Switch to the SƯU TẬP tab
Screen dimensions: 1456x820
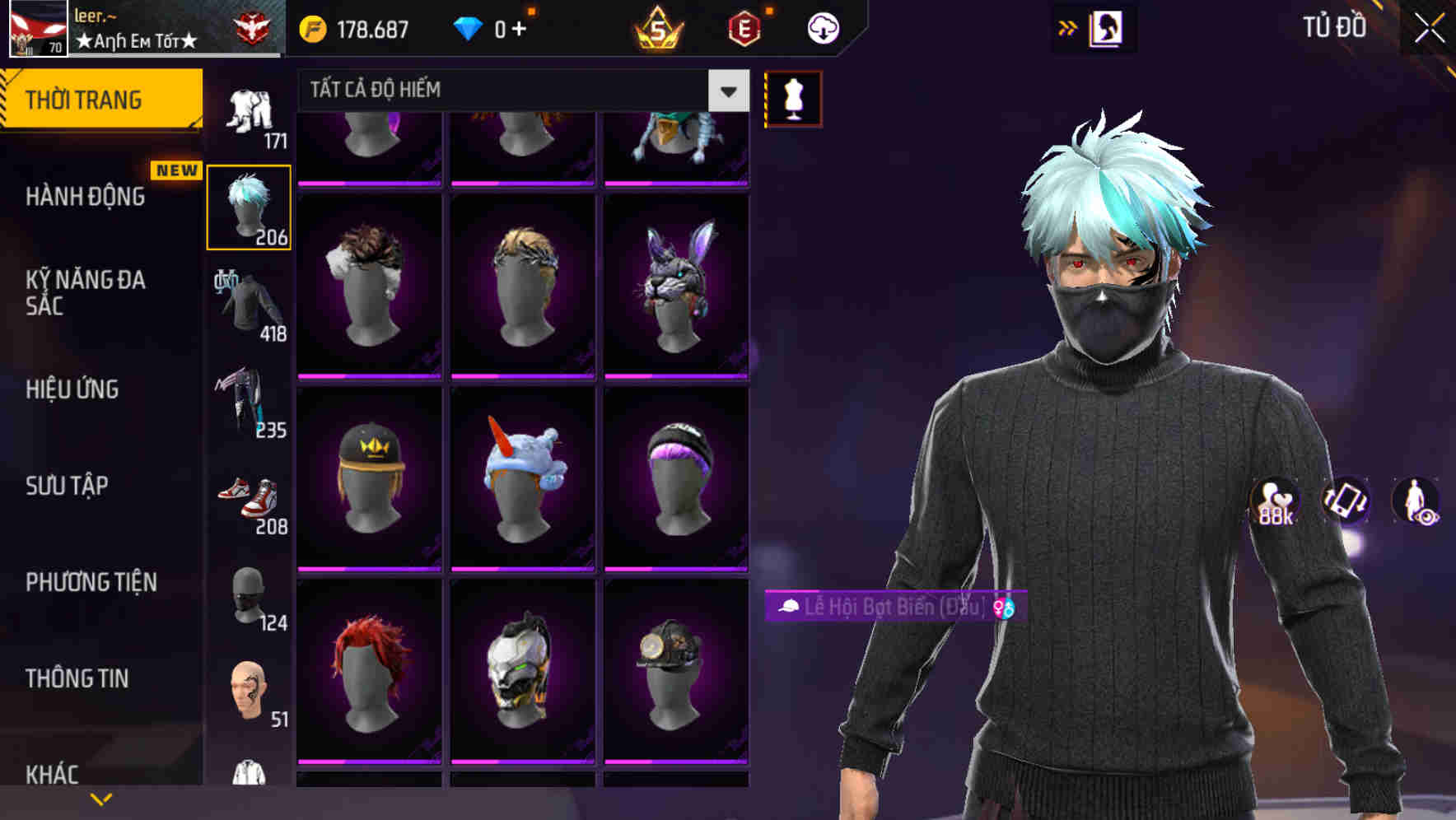pyautogui.click(x=69, y=486)
